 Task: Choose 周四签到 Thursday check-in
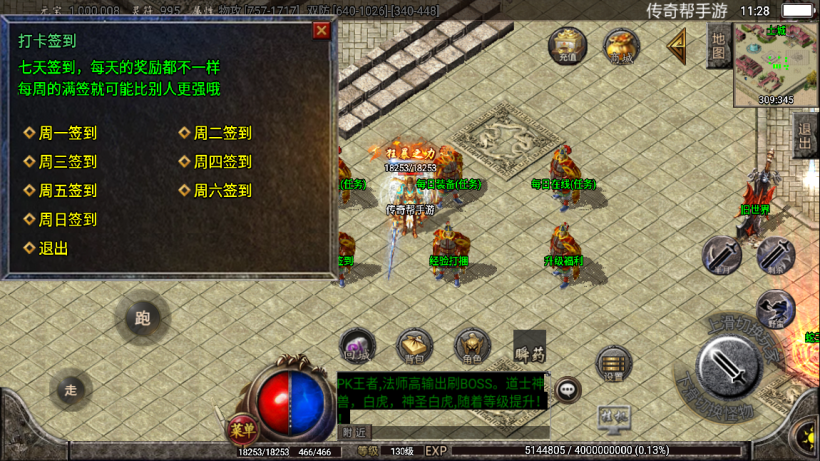tap(222, 162)
